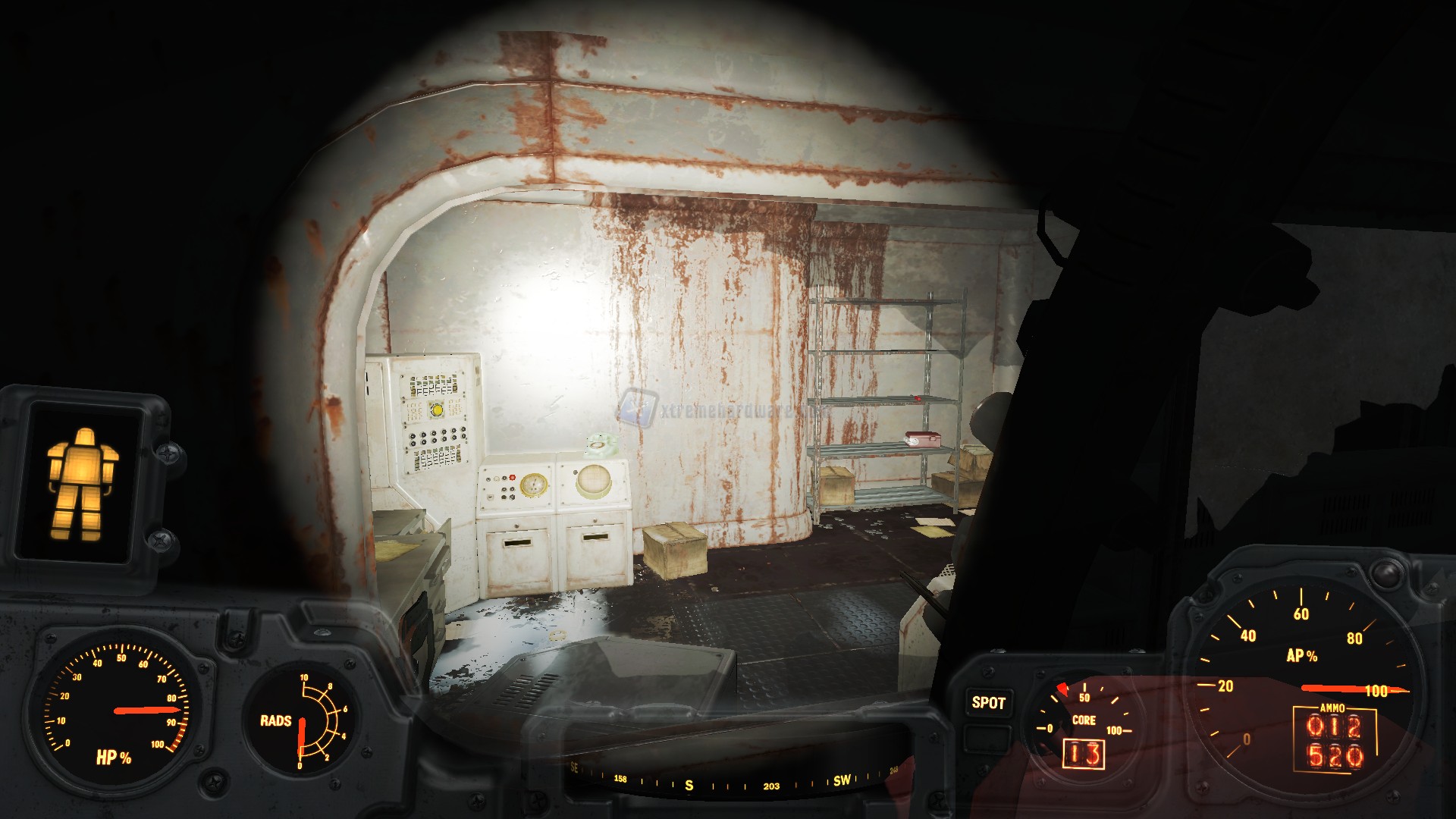Click the power armor condition icon
1456x819 pixels.
[x=83, y=484]
